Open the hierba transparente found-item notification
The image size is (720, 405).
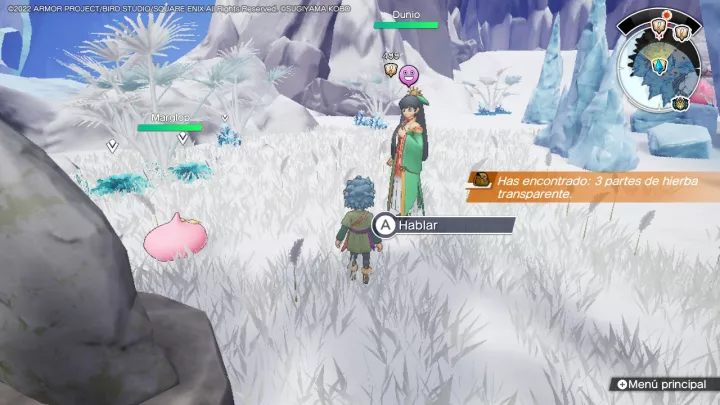(592, 186)
